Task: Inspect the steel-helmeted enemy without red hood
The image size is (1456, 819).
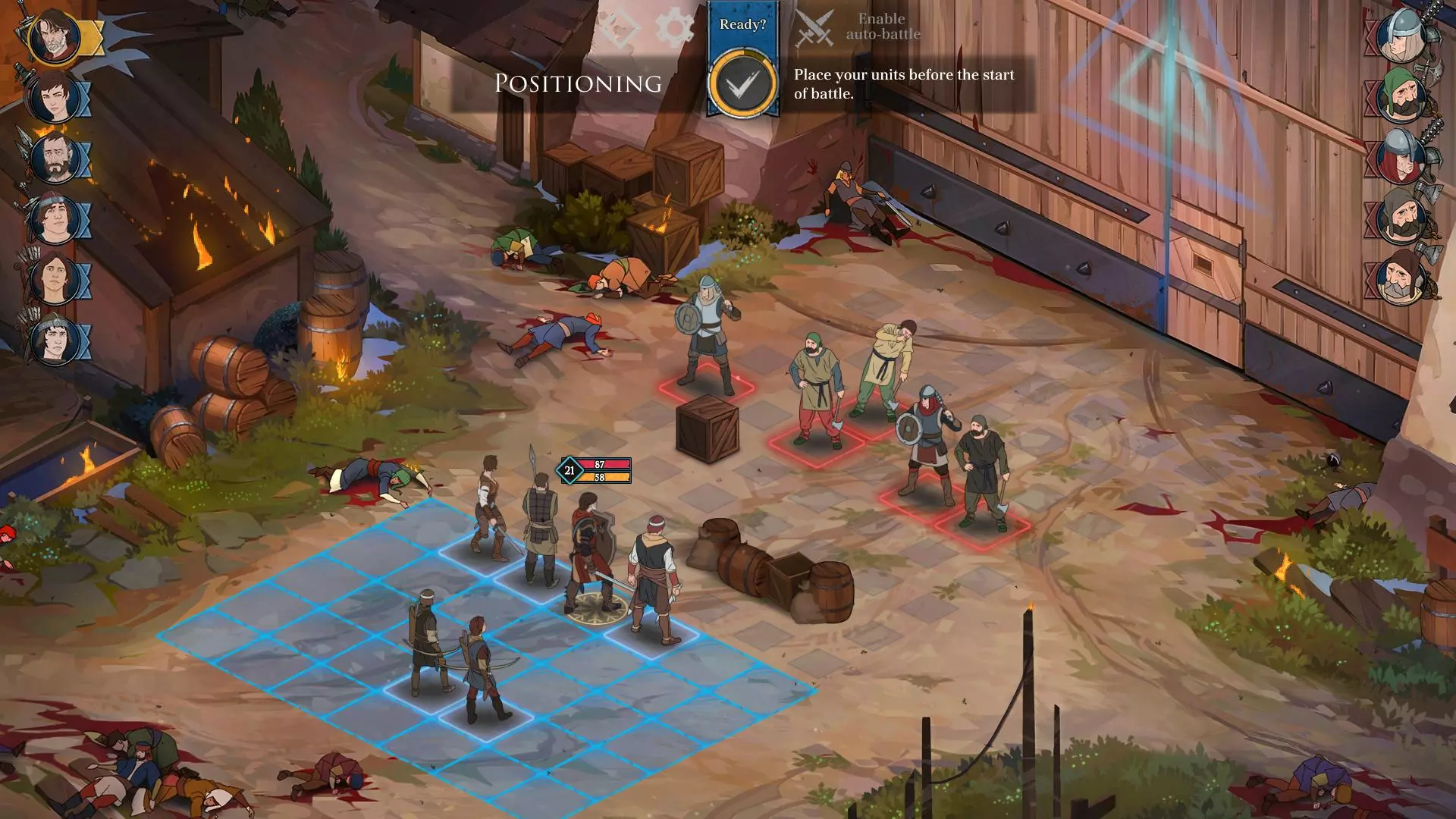Action: 1400,36
